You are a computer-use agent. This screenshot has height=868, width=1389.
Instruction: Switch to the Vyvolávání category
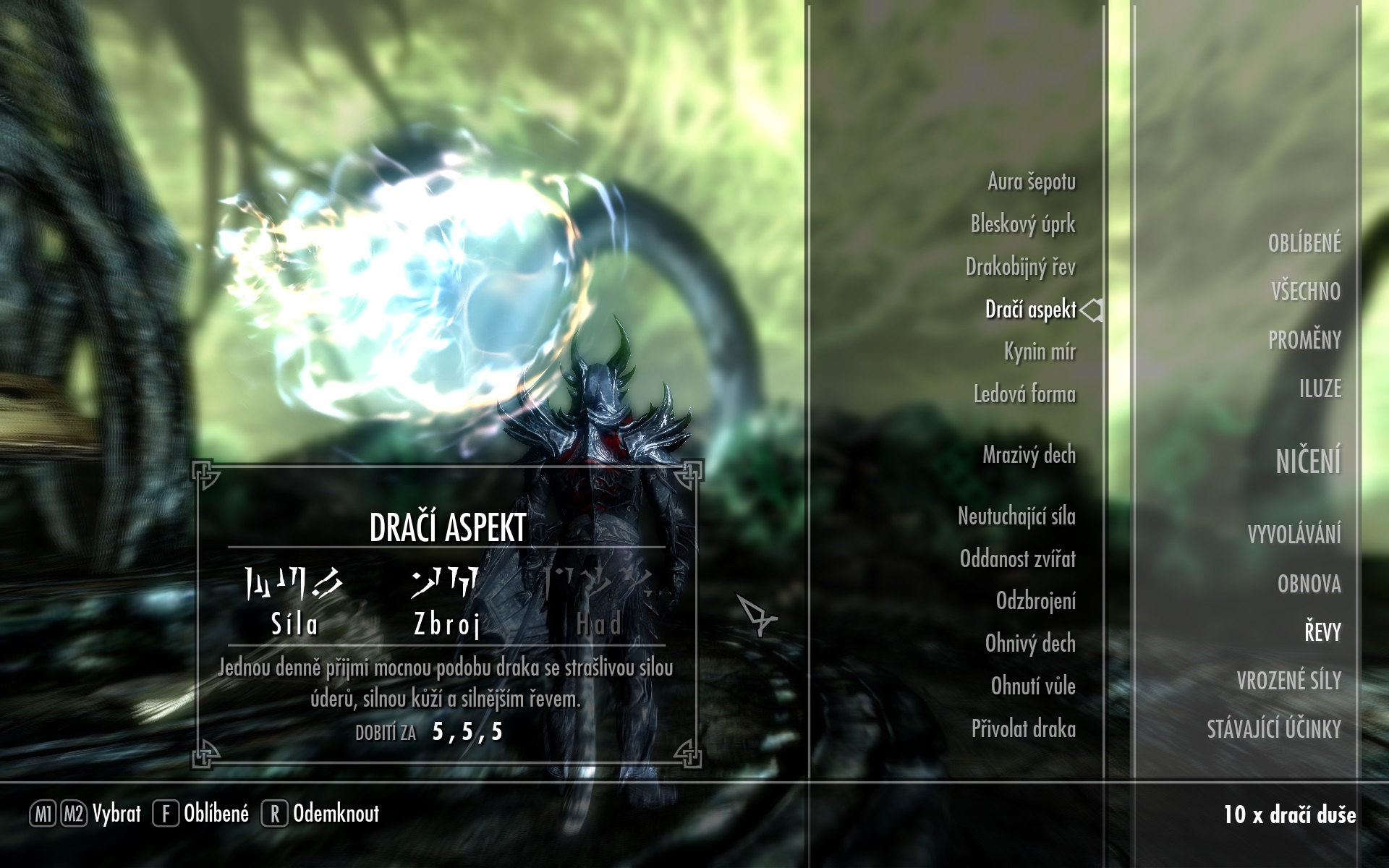pyautogui.click(x=1294, y=535)
